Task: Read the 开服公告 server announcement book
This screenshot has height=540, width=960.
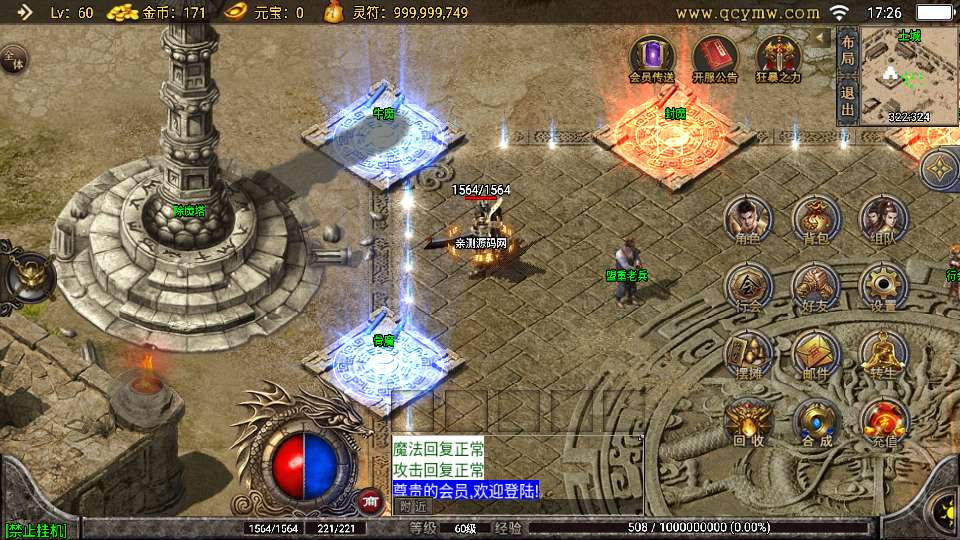Action: click(714, 58)
